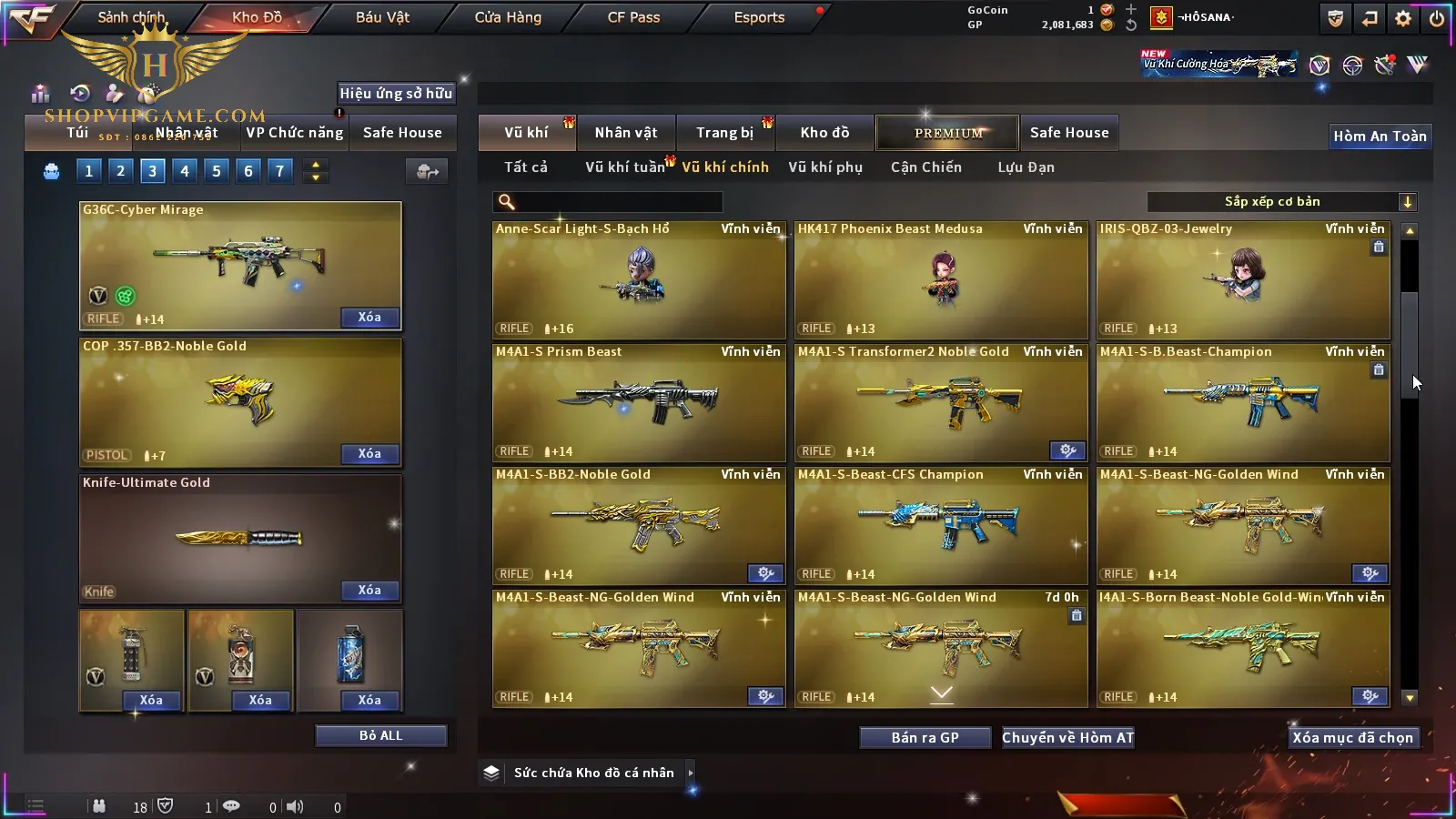Open the Hòm An Toàn safe box
This screenshot has width=1456, height=819.
click(1380, 136)
